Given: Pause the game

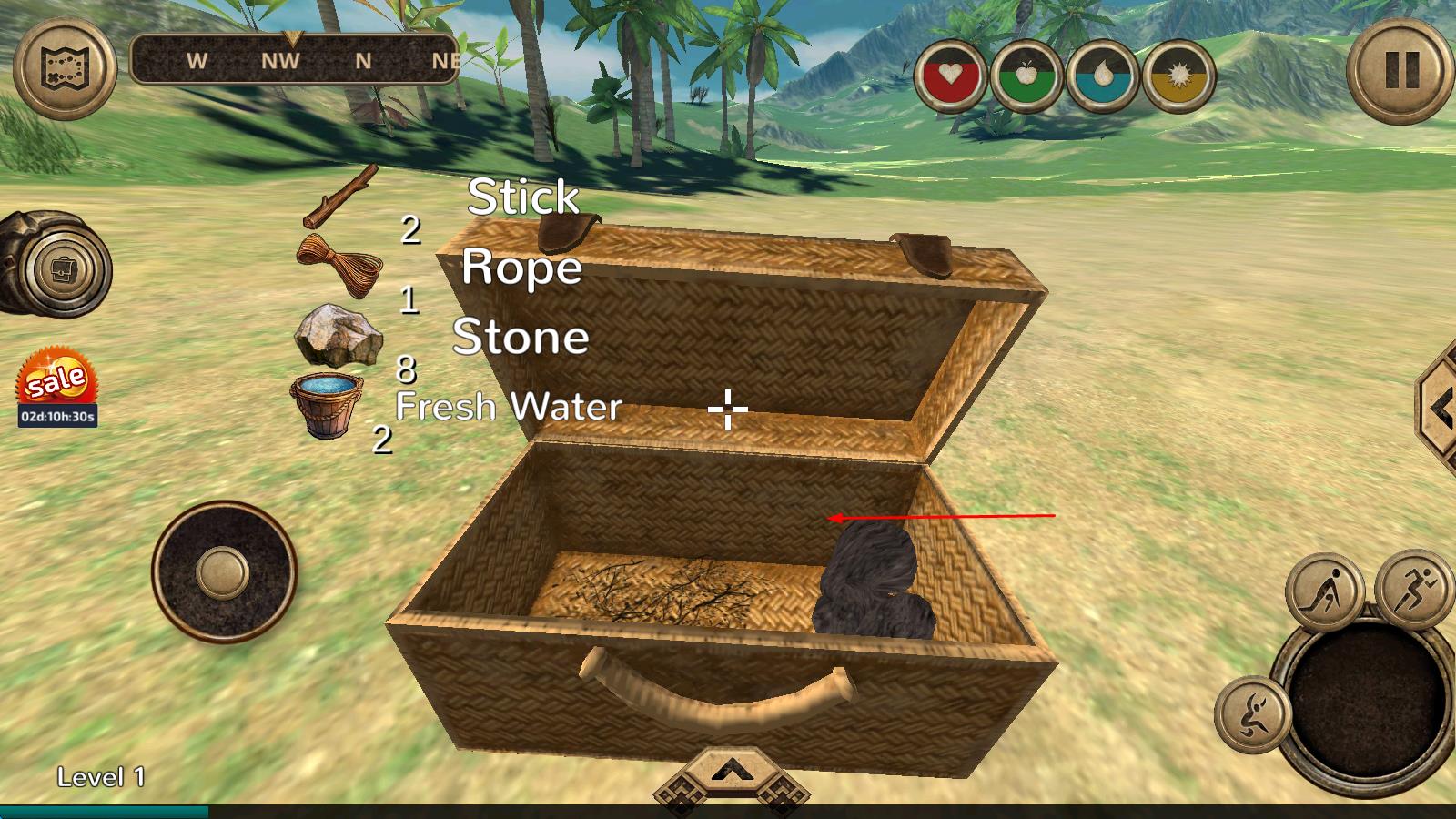Looking at the screenshot, I should pos(1400,69).
